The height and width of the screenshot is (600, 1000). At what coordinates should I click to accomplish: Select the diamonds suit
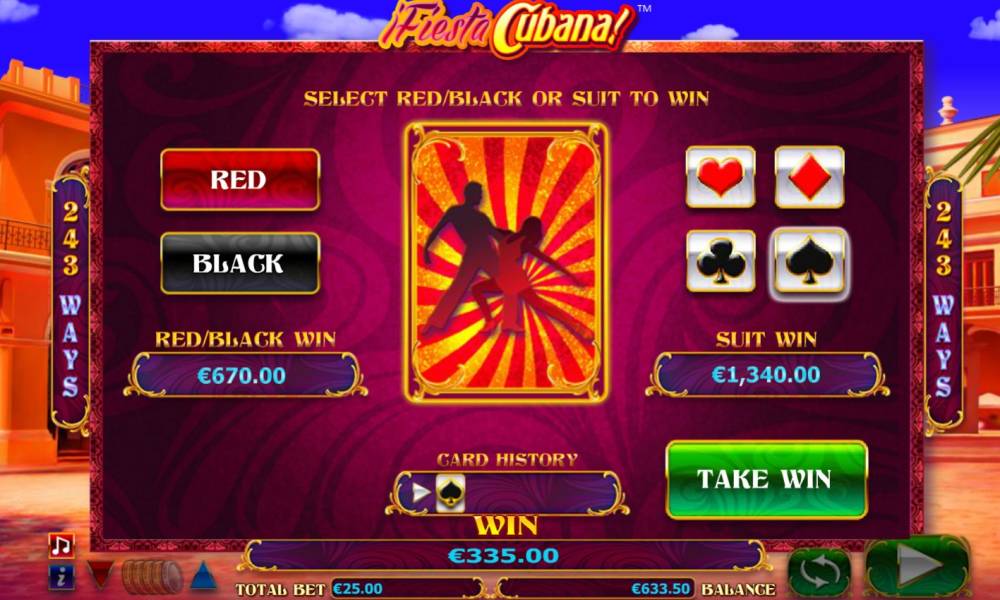pyautogui.click(x=809, y=177)
